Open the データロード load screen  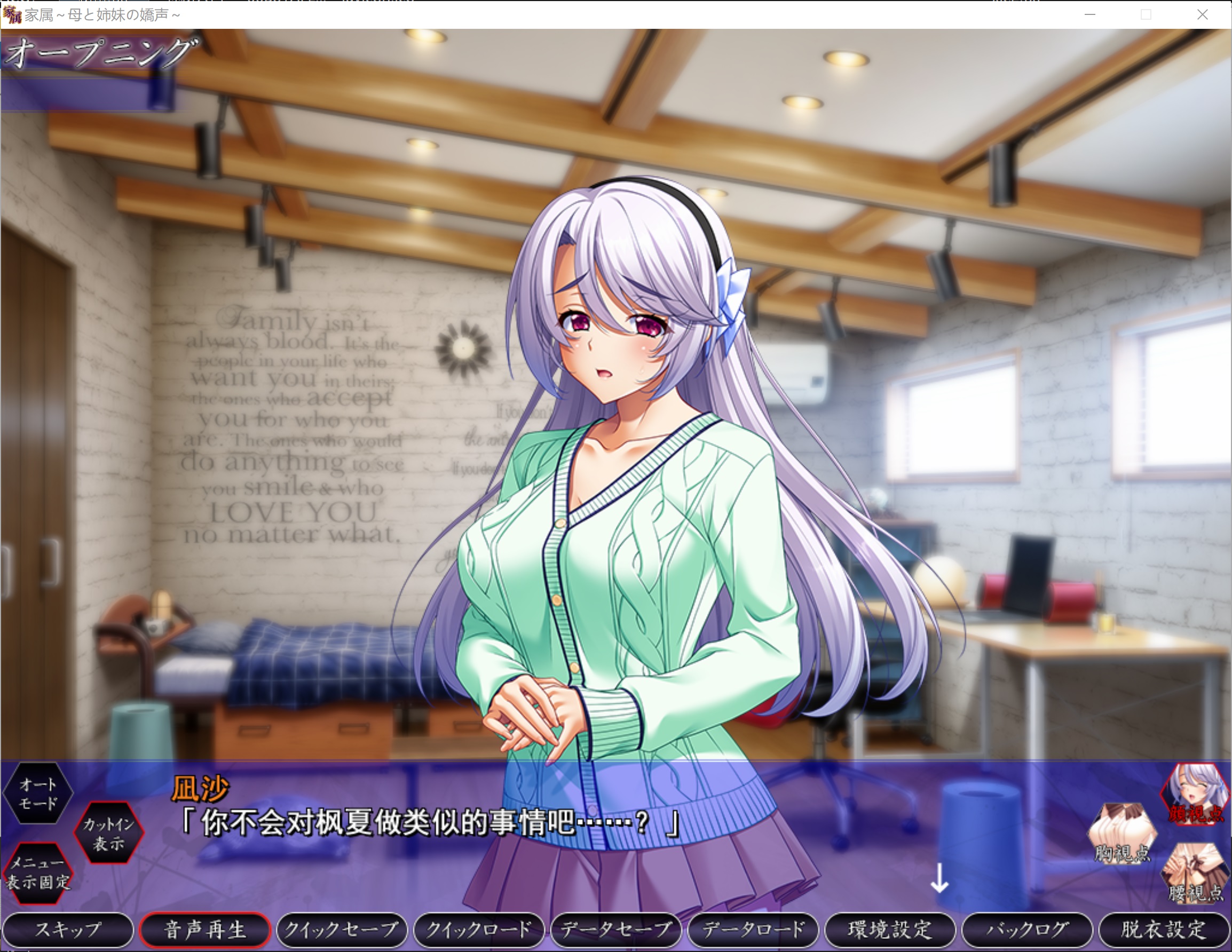point(753,929)
